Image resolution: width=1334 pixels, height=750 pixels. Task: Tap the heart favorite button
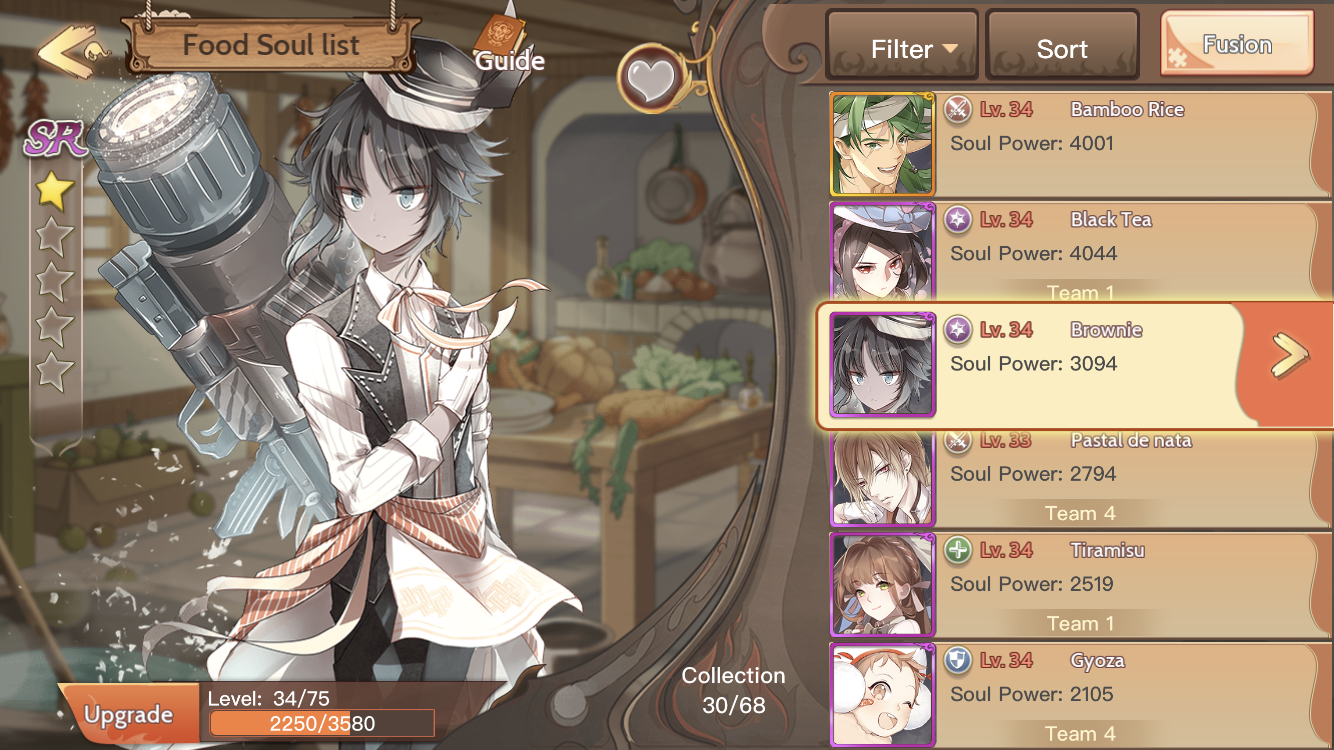coord(650,78)
